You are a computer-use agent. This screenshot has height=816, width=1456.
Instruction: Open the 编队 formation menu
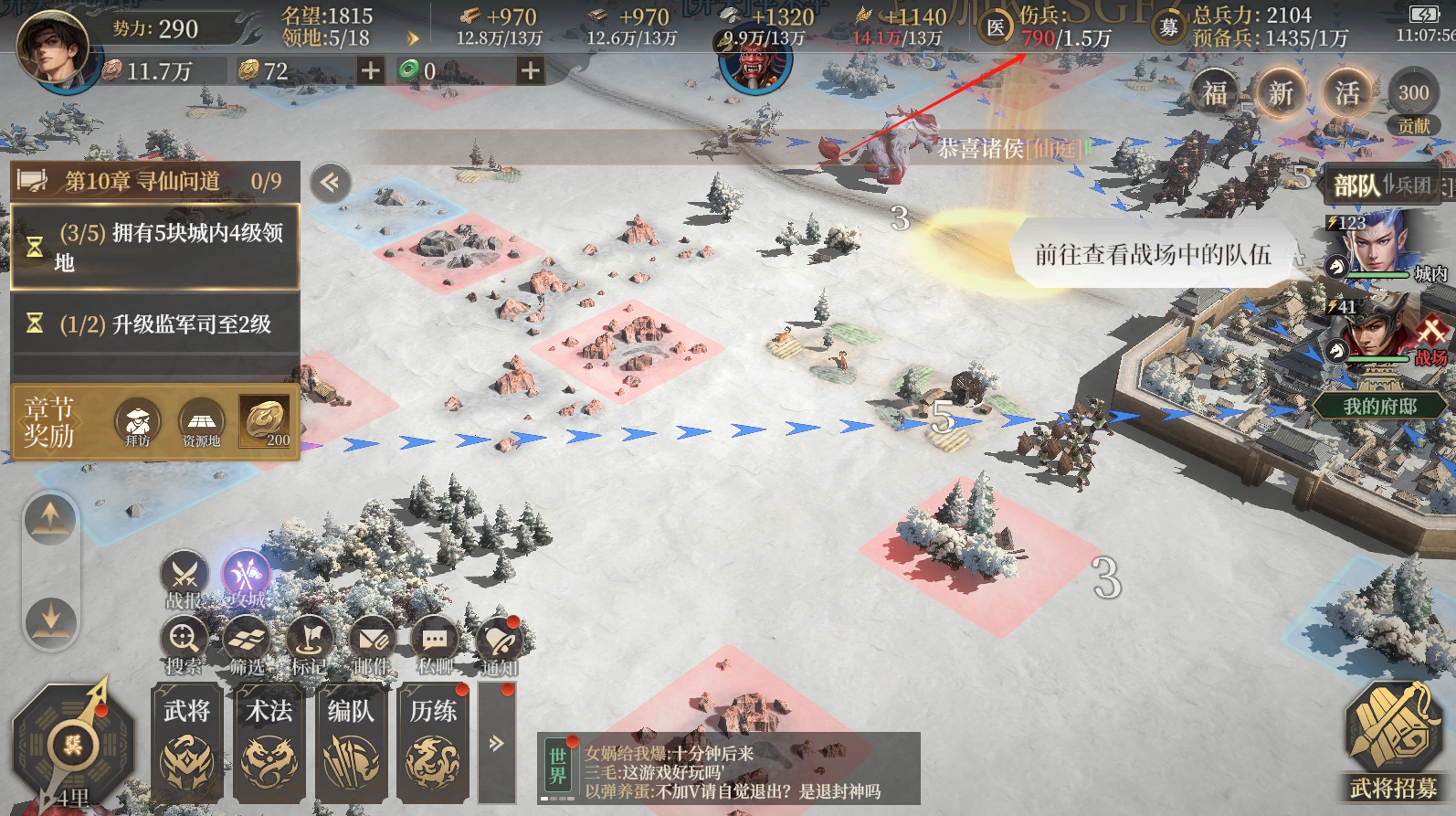click(351, 742)
